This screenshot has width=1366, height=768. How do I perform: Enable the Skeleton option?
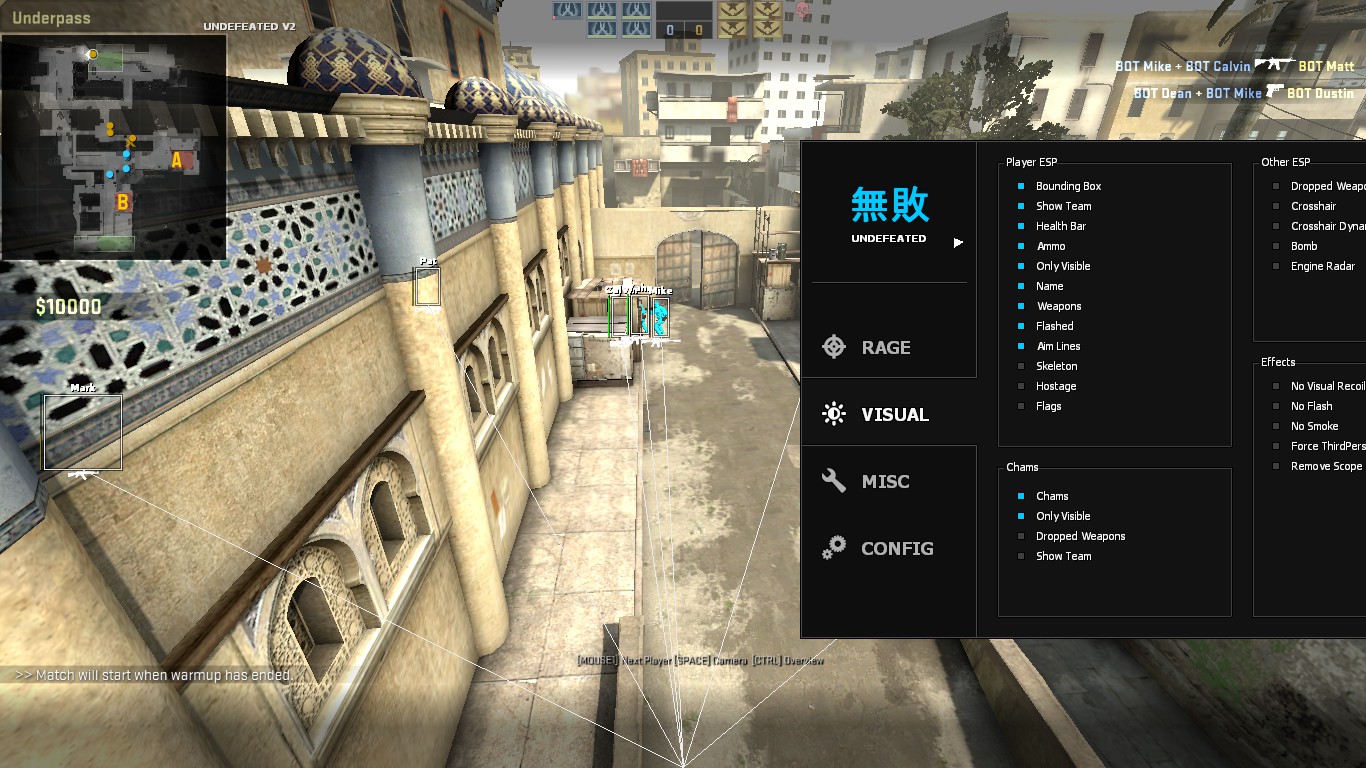1021,366
